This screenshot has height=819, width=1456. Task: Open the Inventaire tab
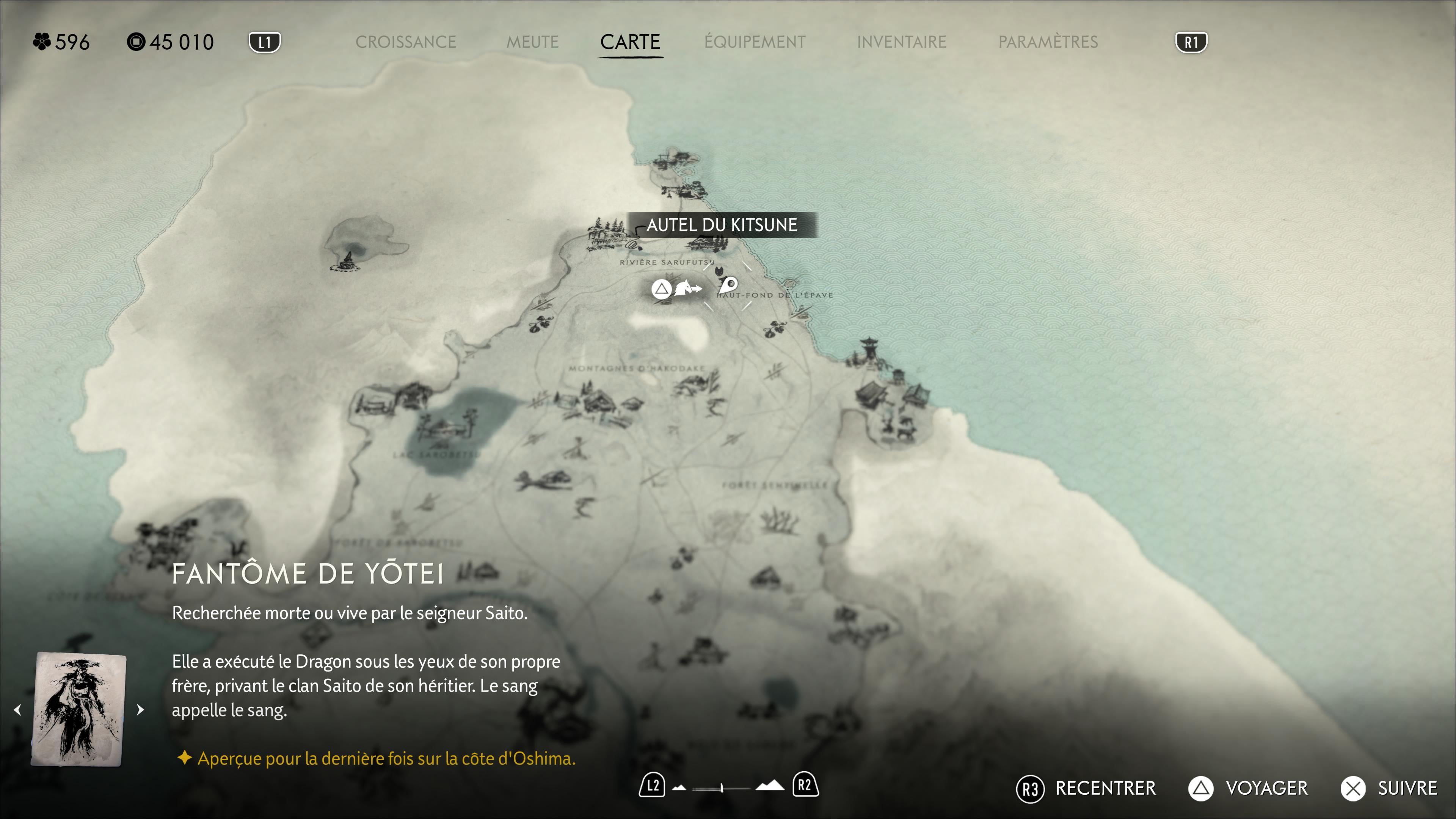click(901, 42)
